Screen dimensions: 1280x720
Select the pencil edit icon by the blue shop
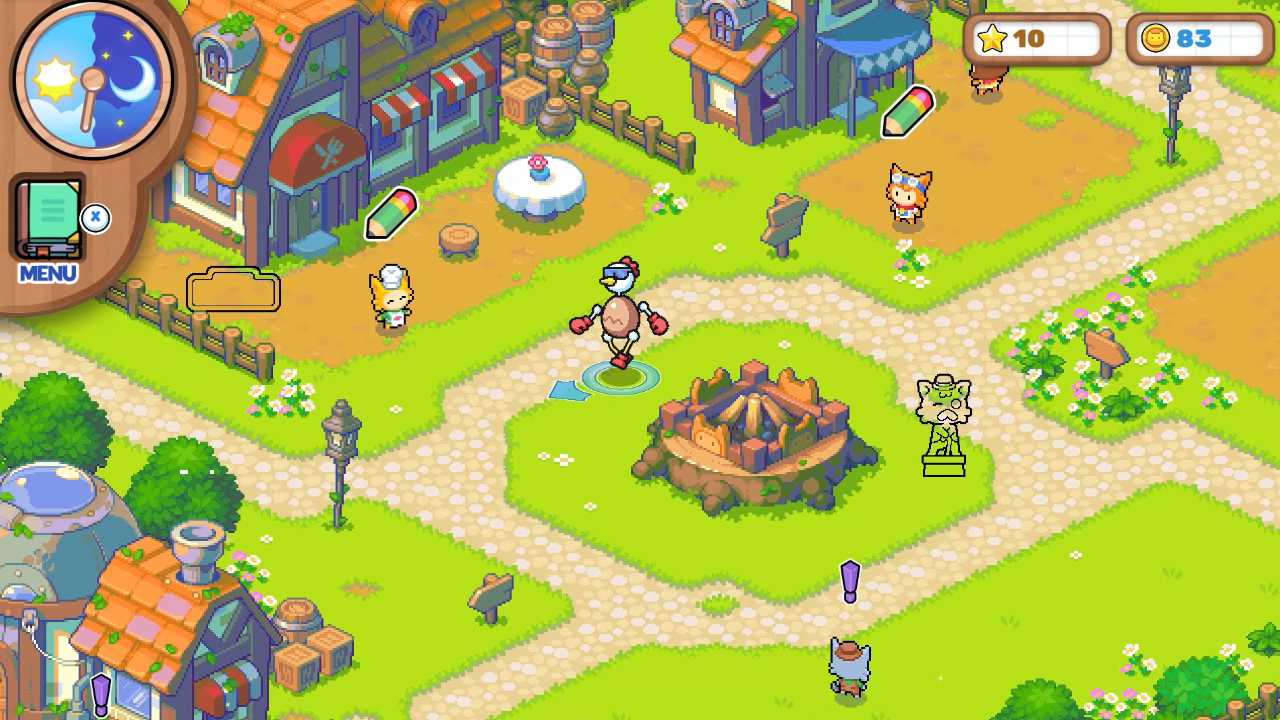point(908,112)
